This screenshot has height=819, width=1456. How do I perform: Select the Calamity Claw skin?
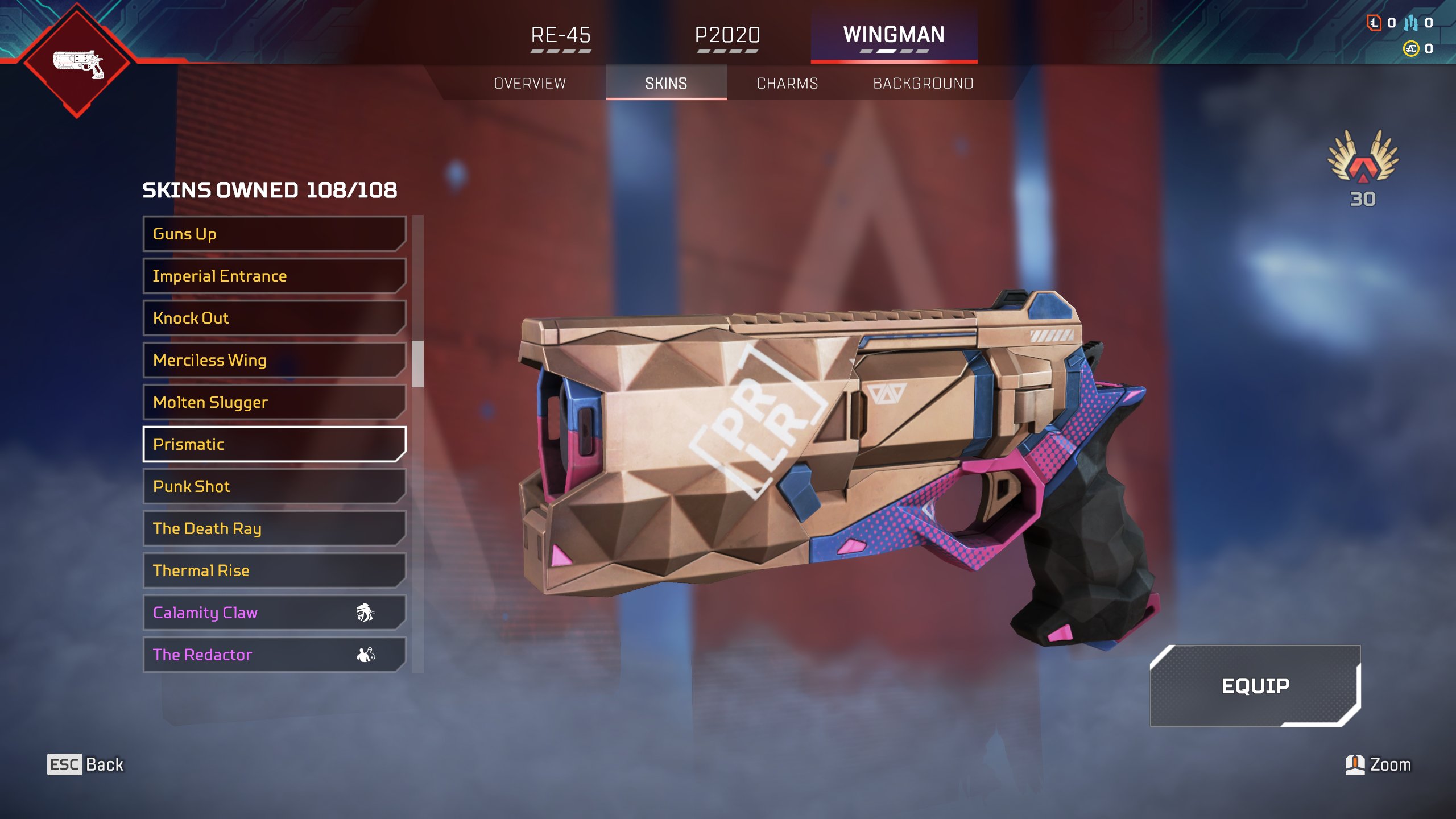[274, 613]
